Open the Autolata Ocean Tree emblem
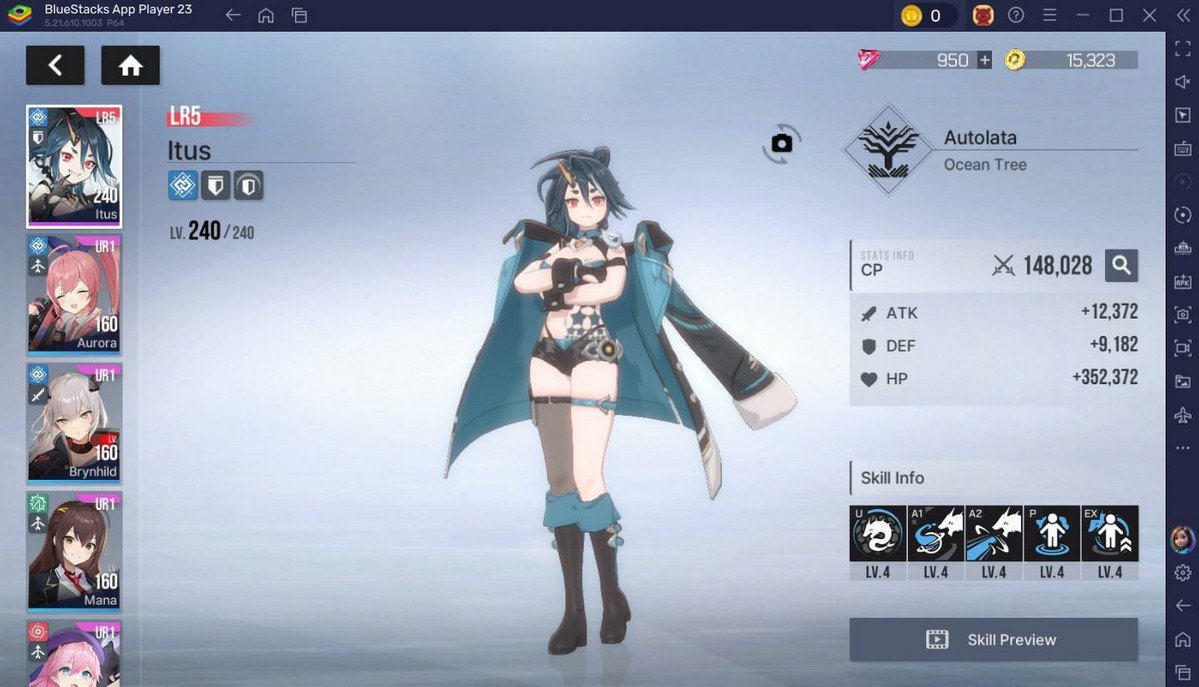Screen dimensions: 1199x687 click(x=882, y=151)
